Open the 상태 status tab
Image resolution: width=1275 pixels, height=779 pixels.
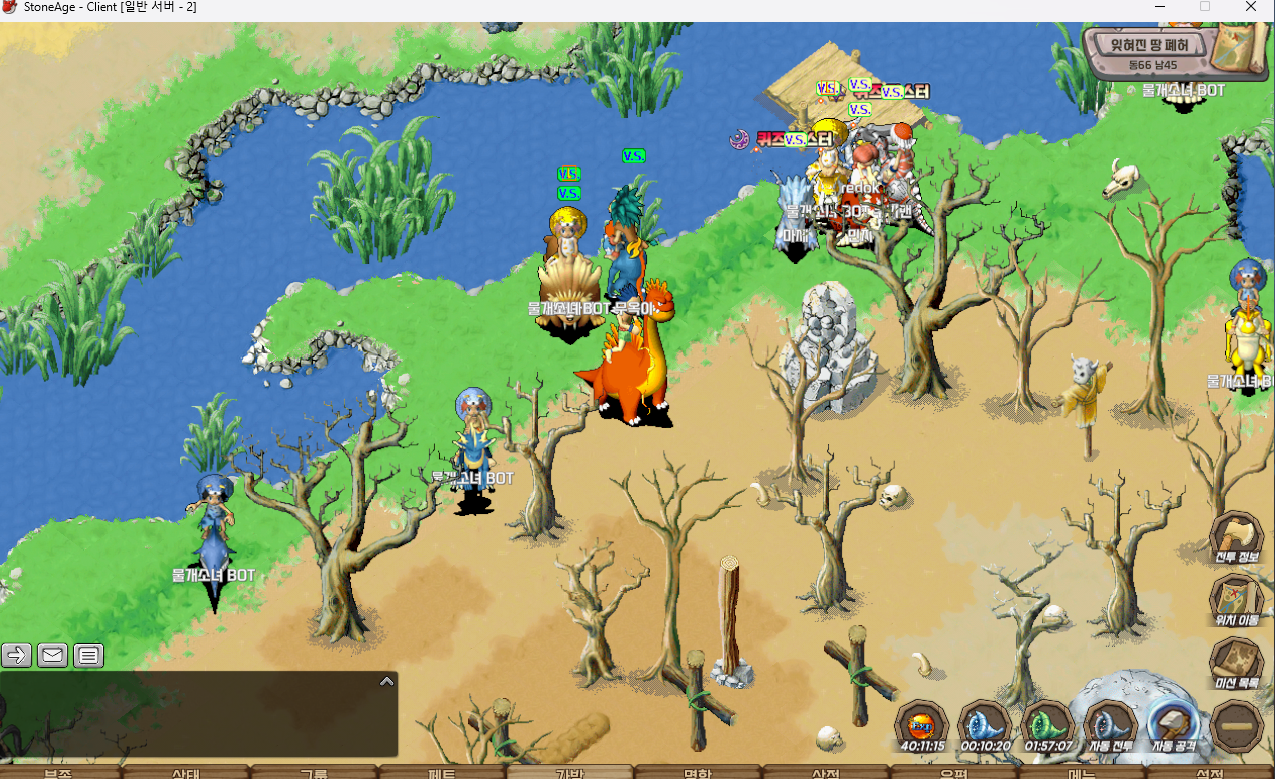186,773
